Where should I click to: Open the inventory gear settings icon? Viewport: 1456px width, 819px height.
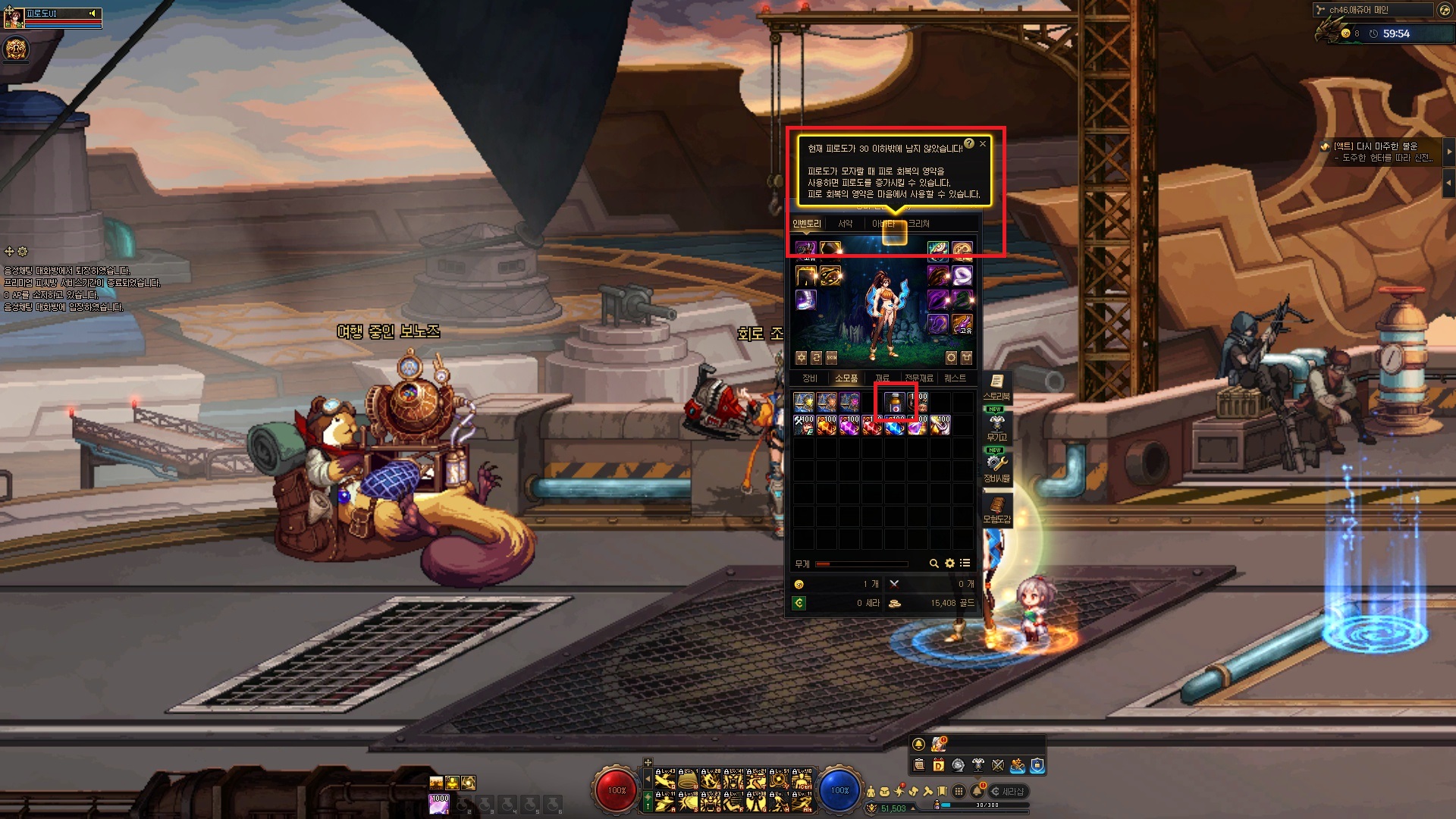pyautogui.click(x=949, y=563)
